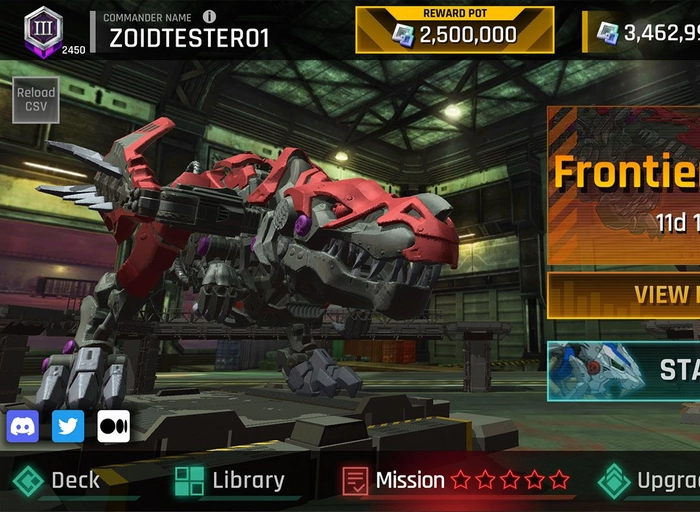700x512 pixels.
Task: Click the commander name info icon
Action: click(x=209, y=17)
